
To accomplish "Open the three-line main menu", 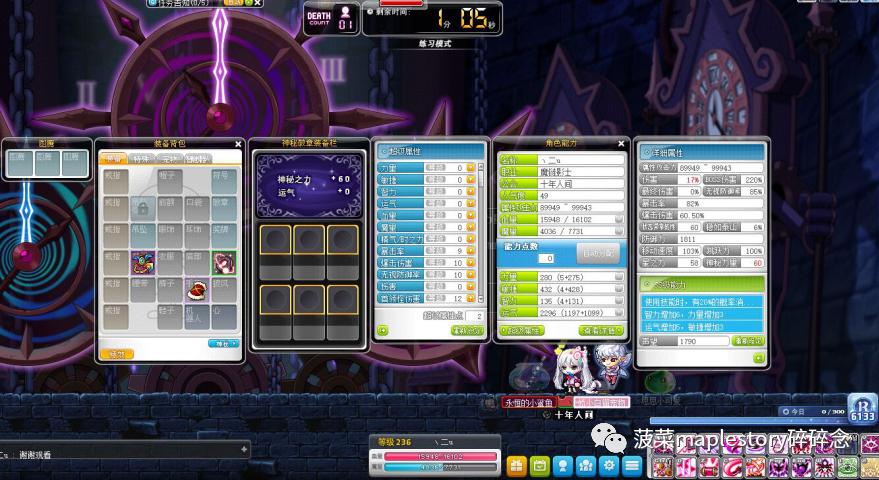I will [632, 466].
